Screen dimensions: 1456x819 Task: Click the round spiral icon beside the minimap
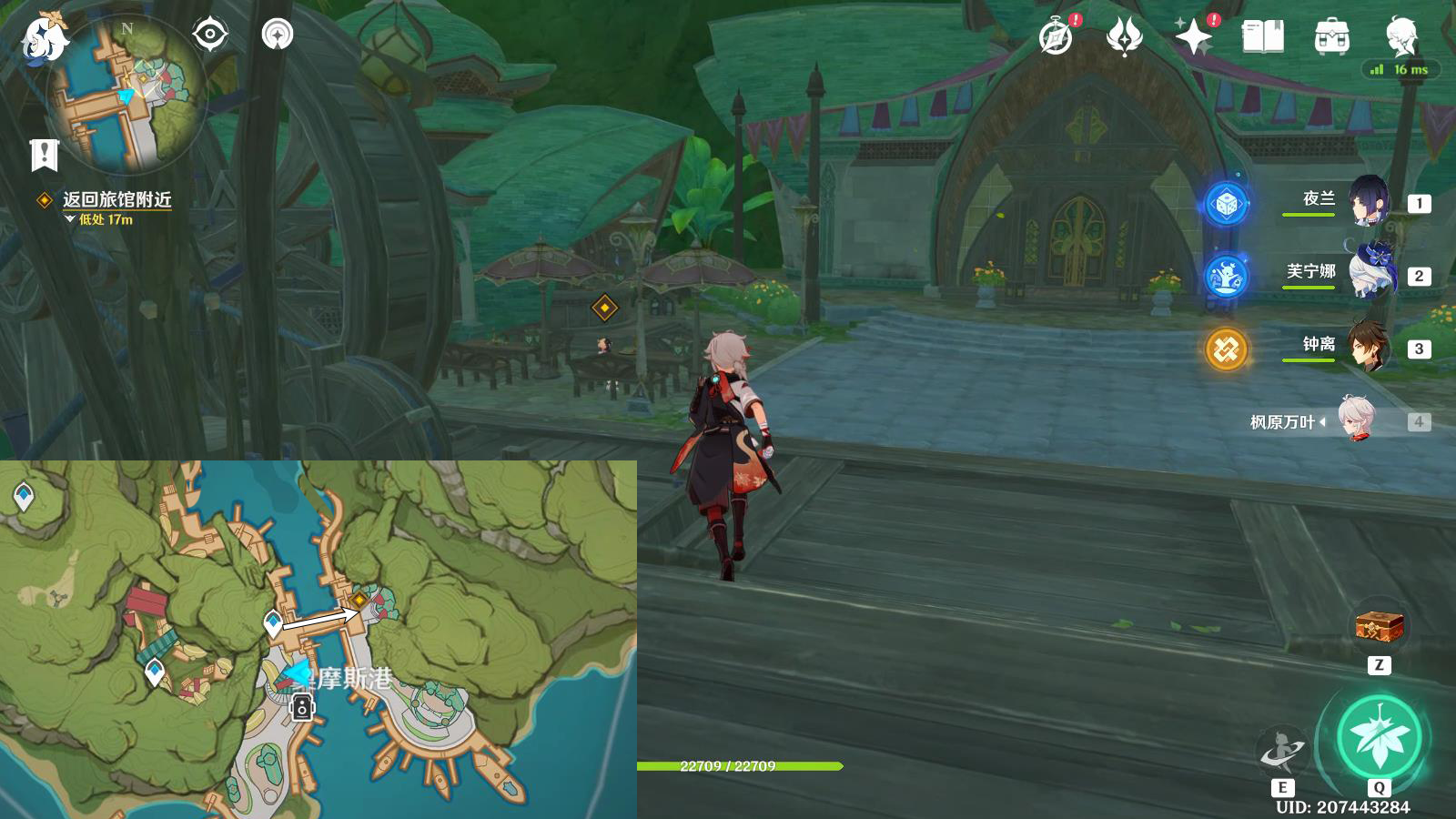(277, 35)
